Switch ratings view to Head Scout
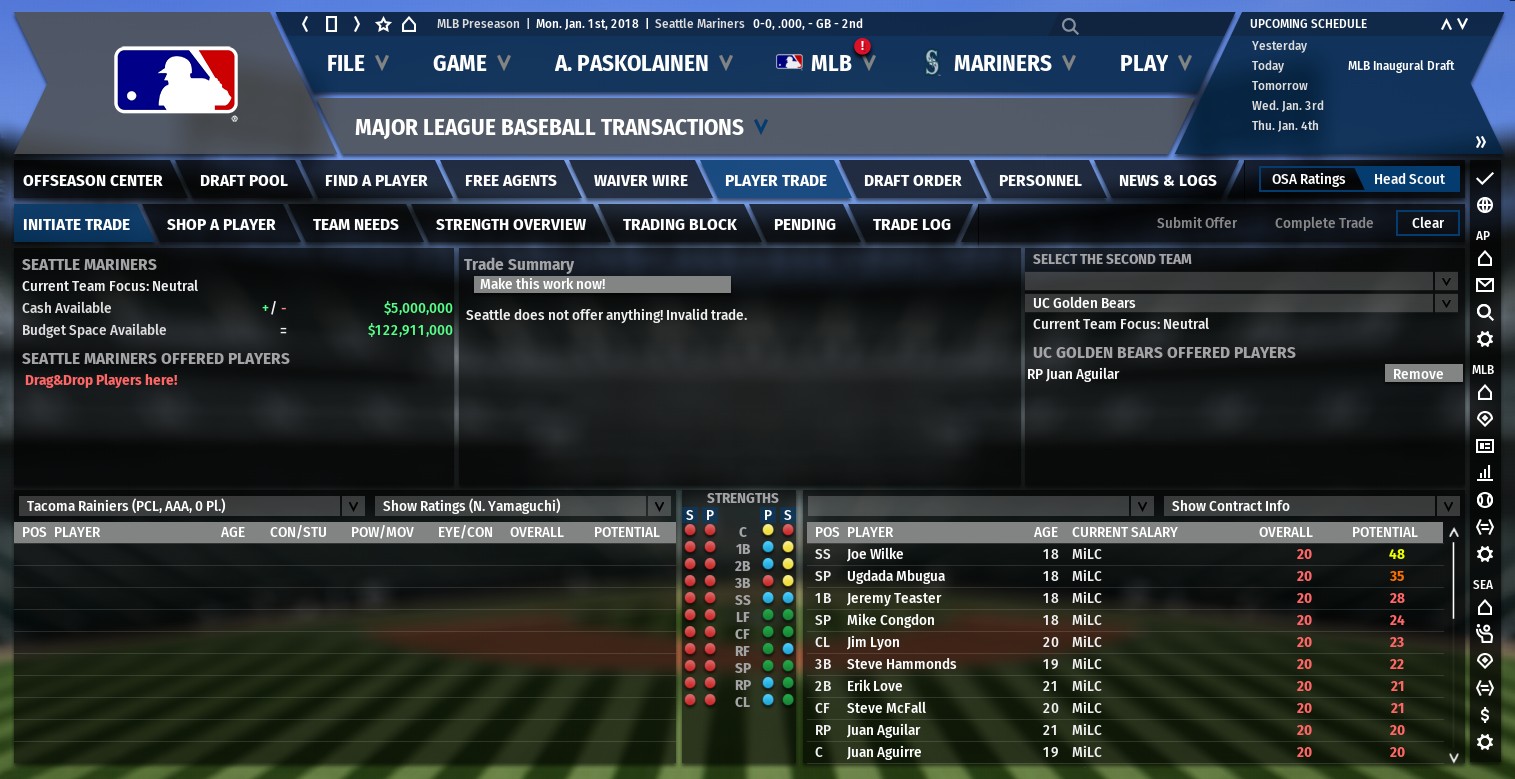The height and width of the screenshot is (779, 1515). click(1409, 180)
